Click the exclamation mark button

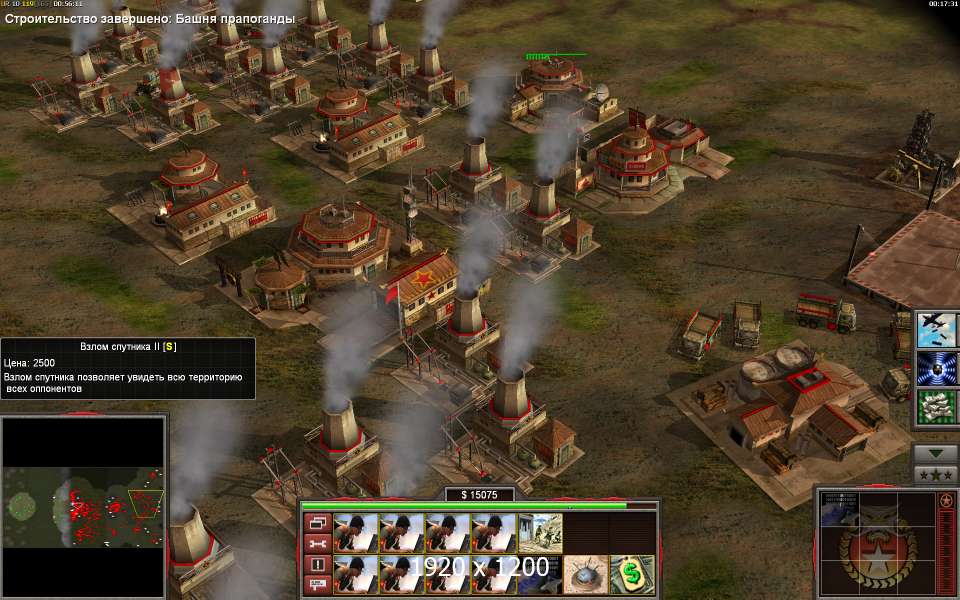pyautogui.click(x=318, y=564)
